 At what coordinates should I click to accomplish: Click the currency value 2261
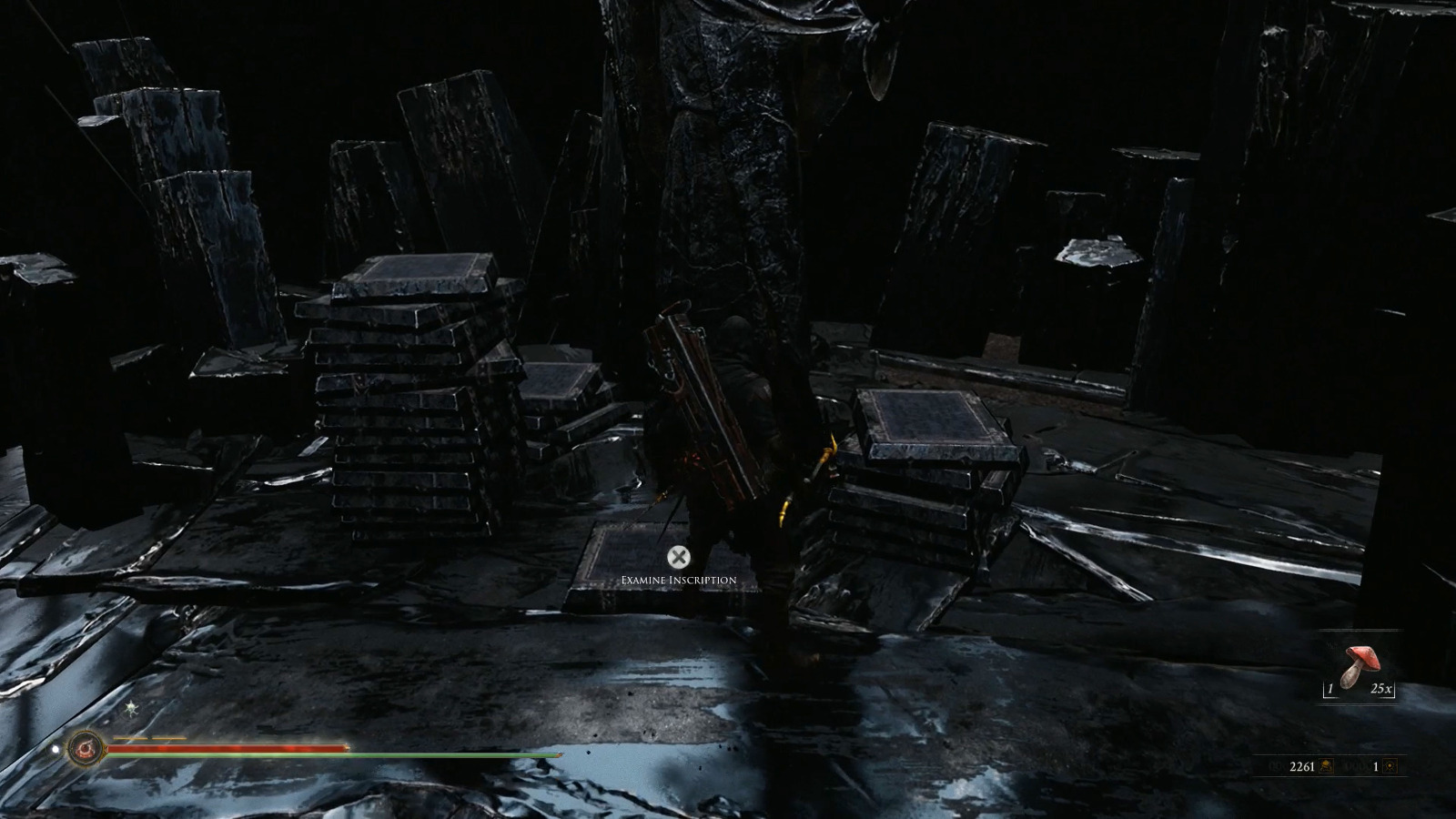click(x=1302, y=766)
